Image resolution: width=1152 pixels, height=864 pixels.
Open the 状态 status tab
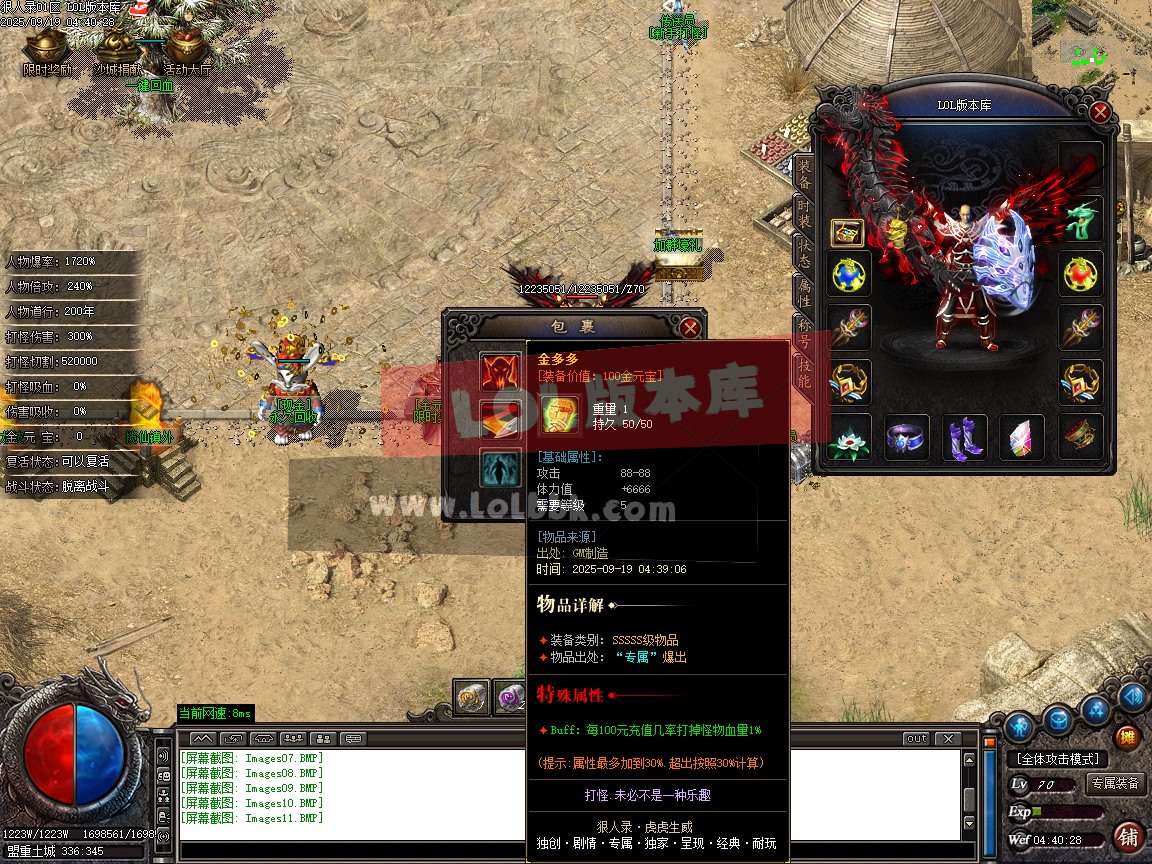click(803, 252)
